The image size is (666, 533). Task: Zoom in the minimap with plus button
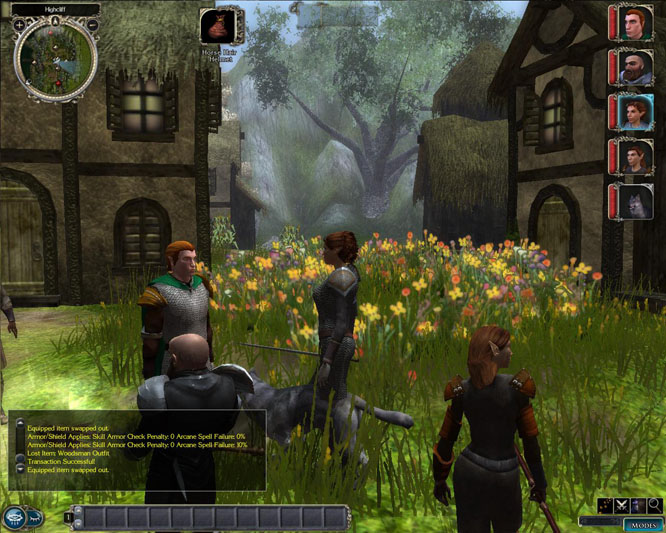pyautogui.click(x=19, y=24)
